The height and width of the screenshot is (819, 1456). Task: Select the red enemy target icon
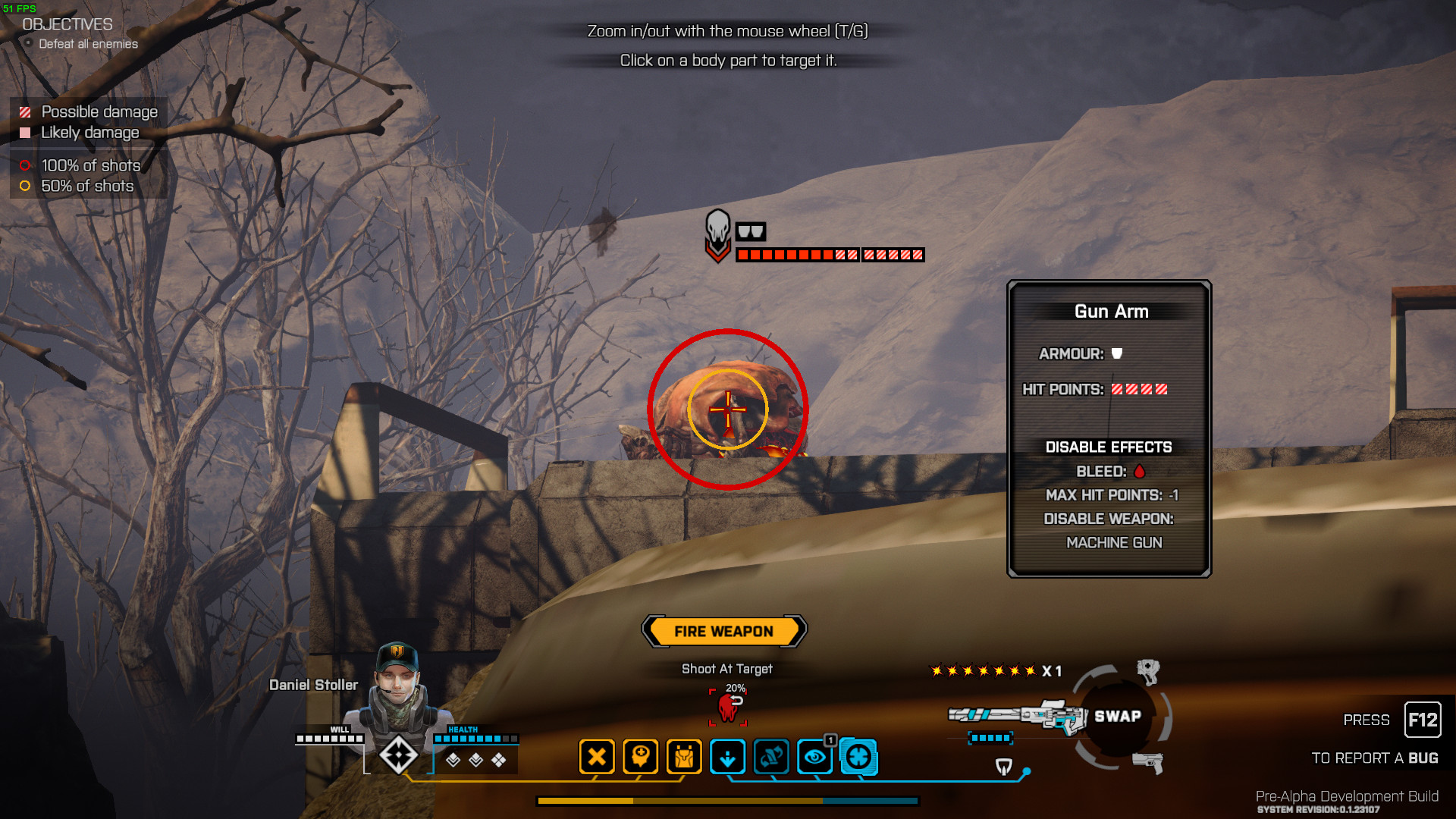[728, 708]
